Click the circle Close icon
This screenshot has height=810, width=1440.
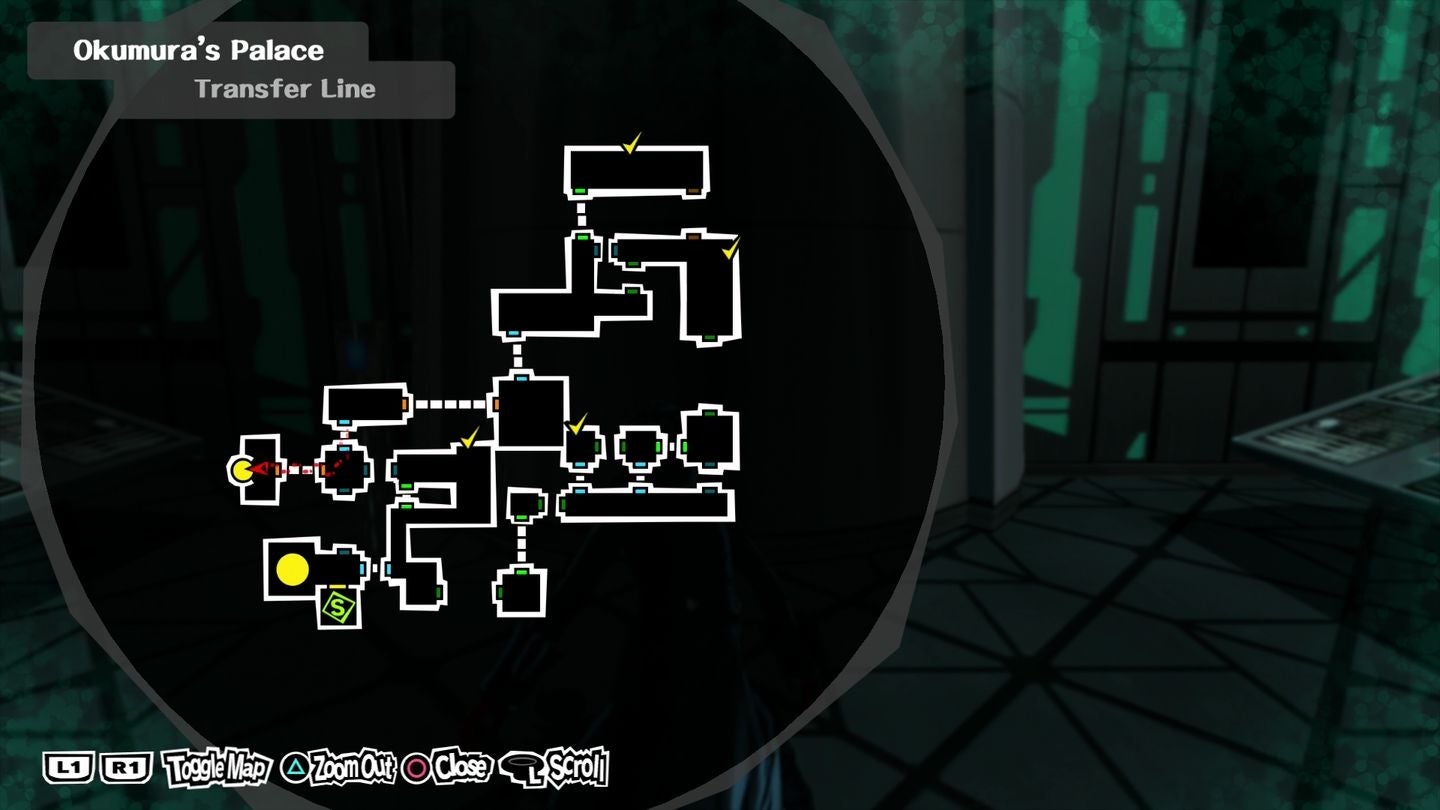point(415,769)
